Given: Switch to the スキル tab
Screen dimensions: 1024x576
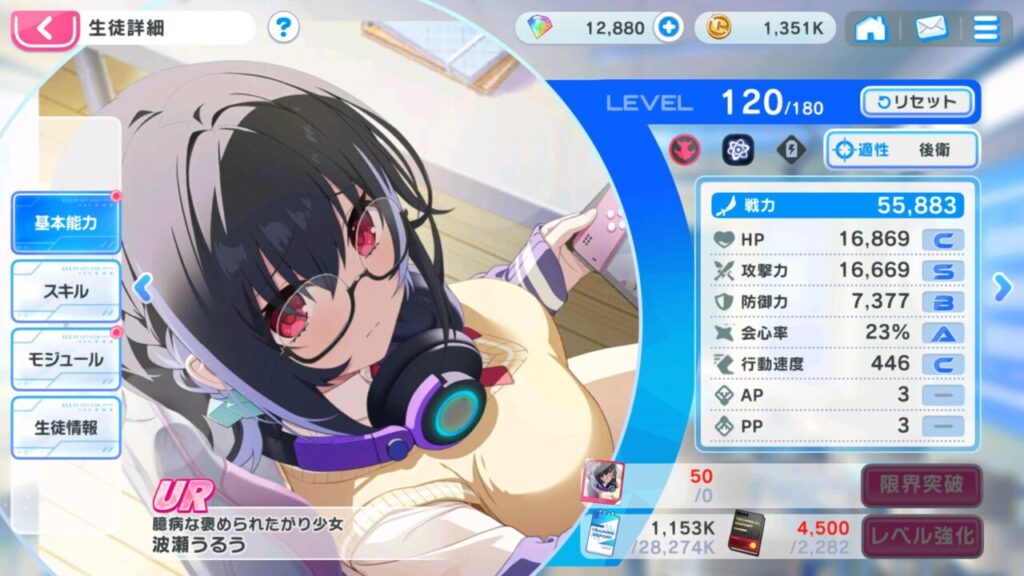Looking at the screenshot, I should tap(66, 292).
